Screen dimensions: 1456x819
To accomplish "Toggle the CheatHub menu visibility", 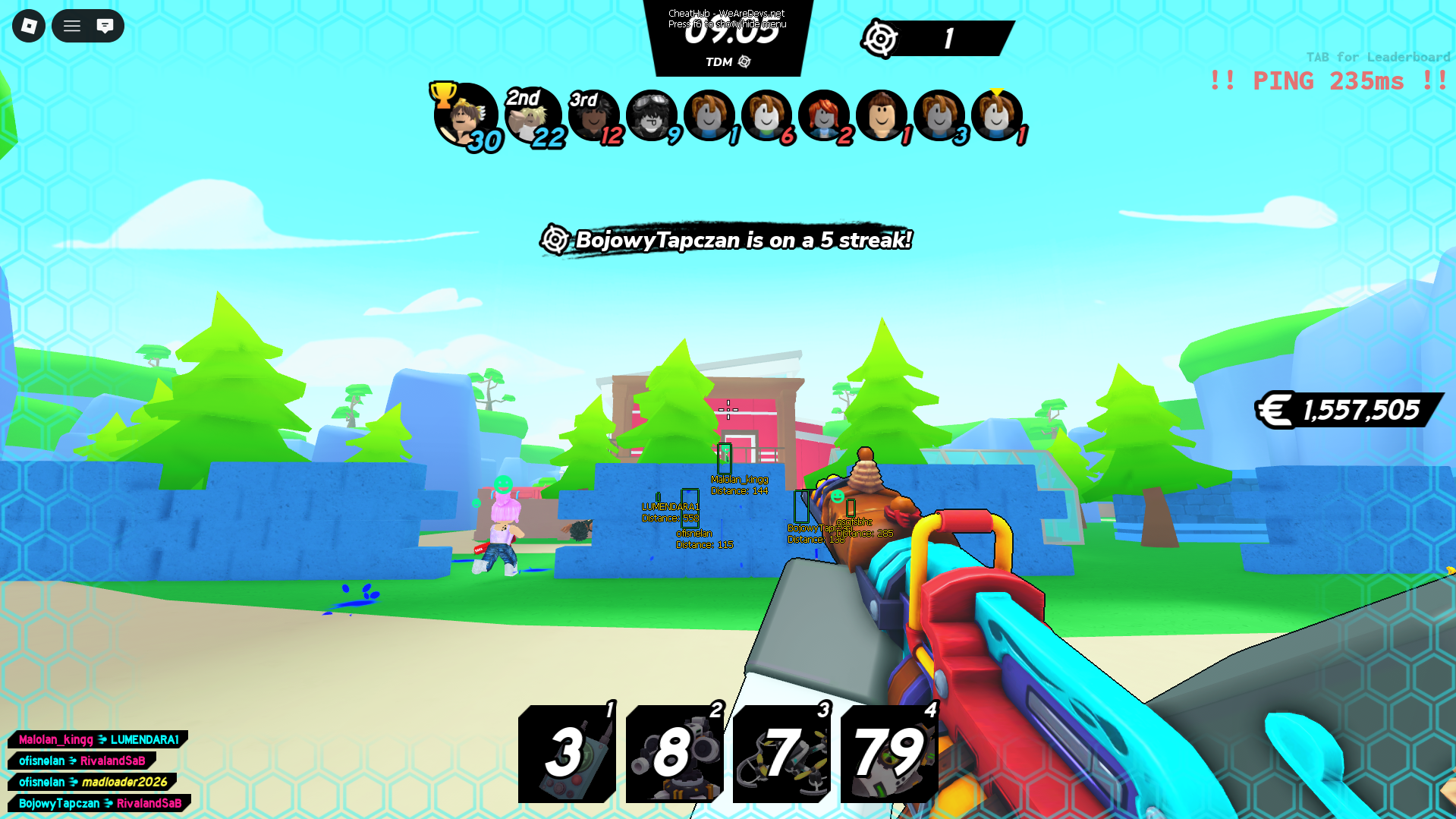I will (727, 18).
